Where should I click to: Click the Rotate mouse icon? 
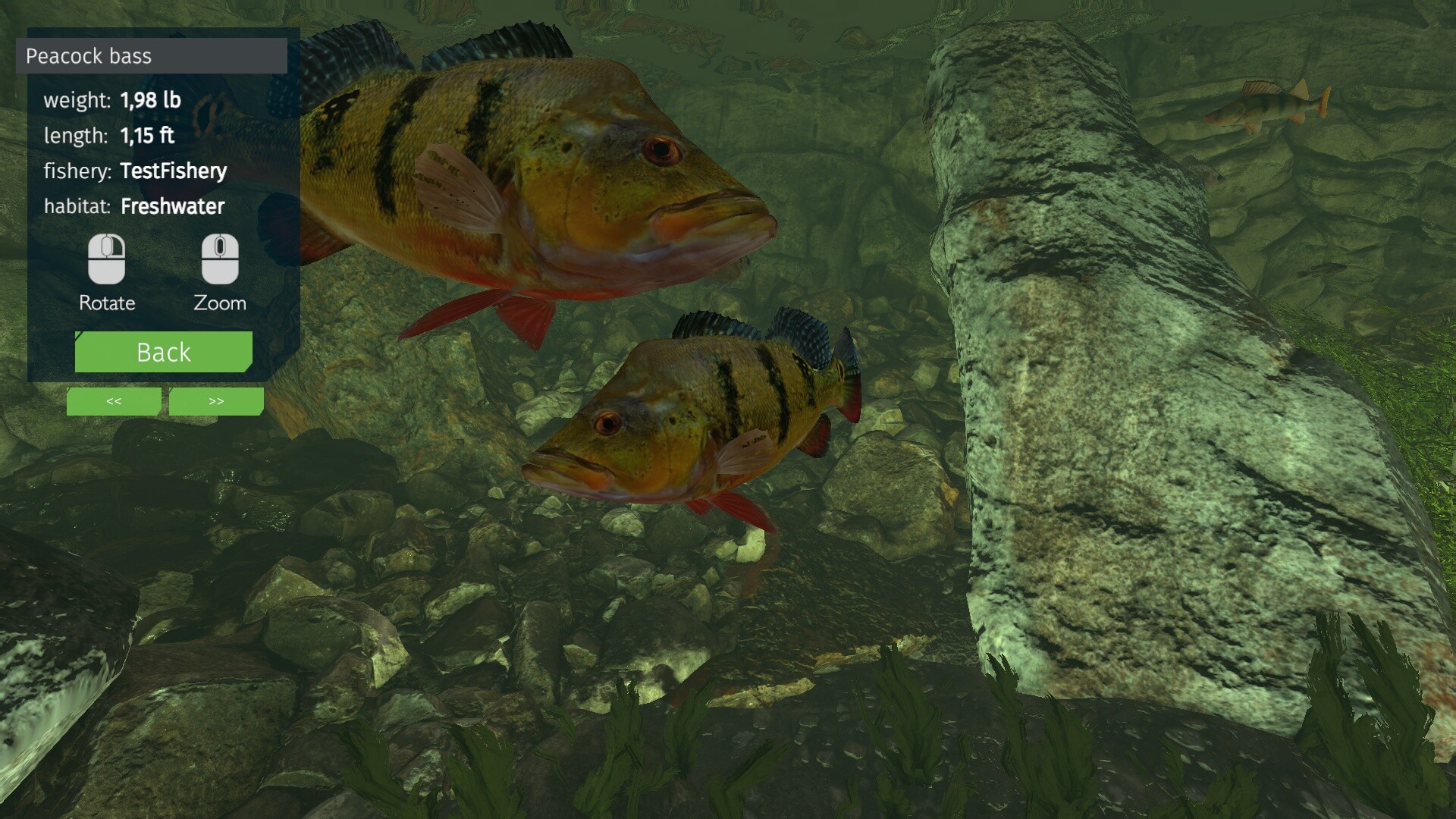click(x=106, y=258)
